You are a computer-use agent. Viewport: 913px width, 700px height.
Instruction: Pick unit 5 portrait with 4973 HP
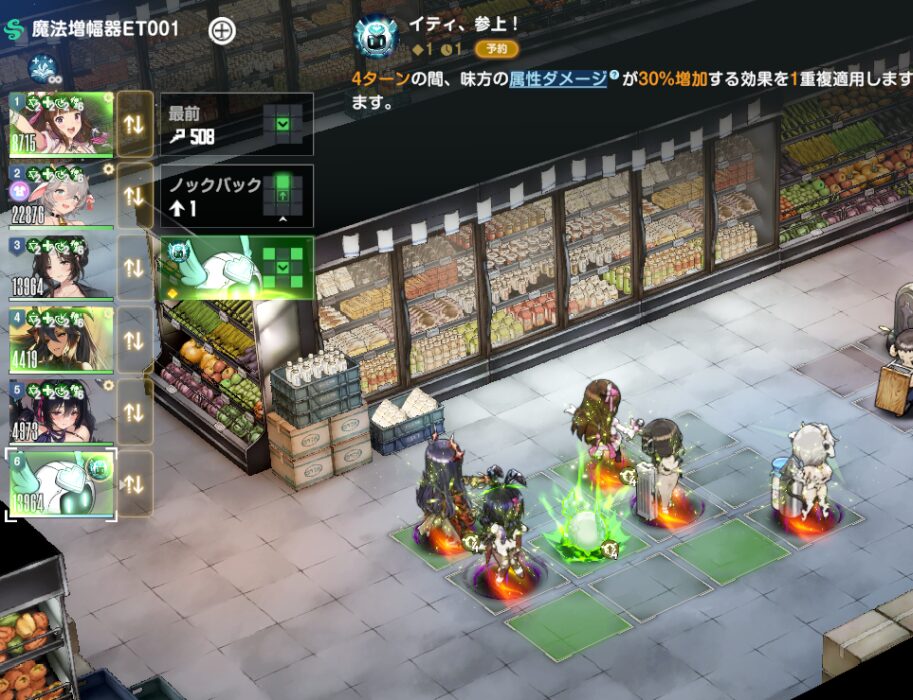[x=60, y=411]
